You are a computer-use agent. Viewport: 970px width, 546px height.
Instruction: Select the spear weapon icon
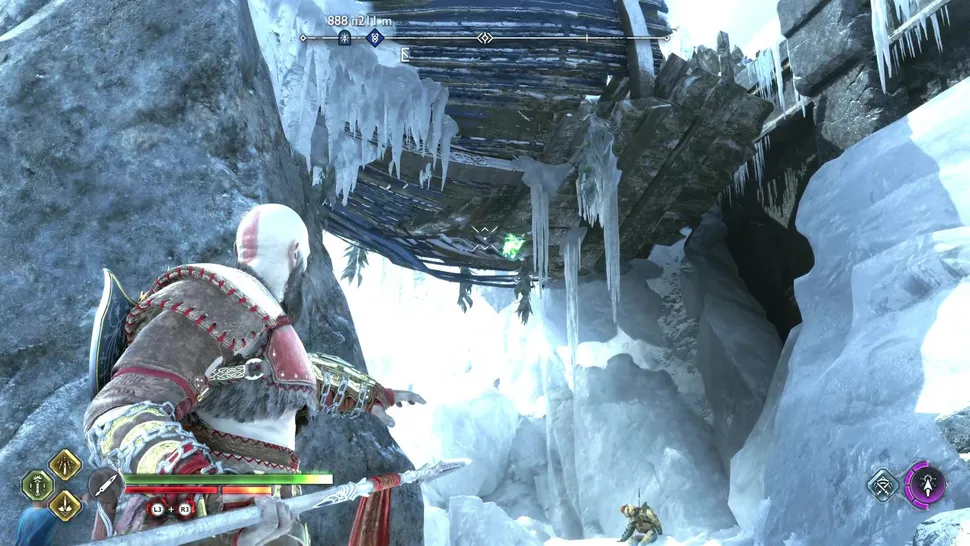click(x=103, y=485)
